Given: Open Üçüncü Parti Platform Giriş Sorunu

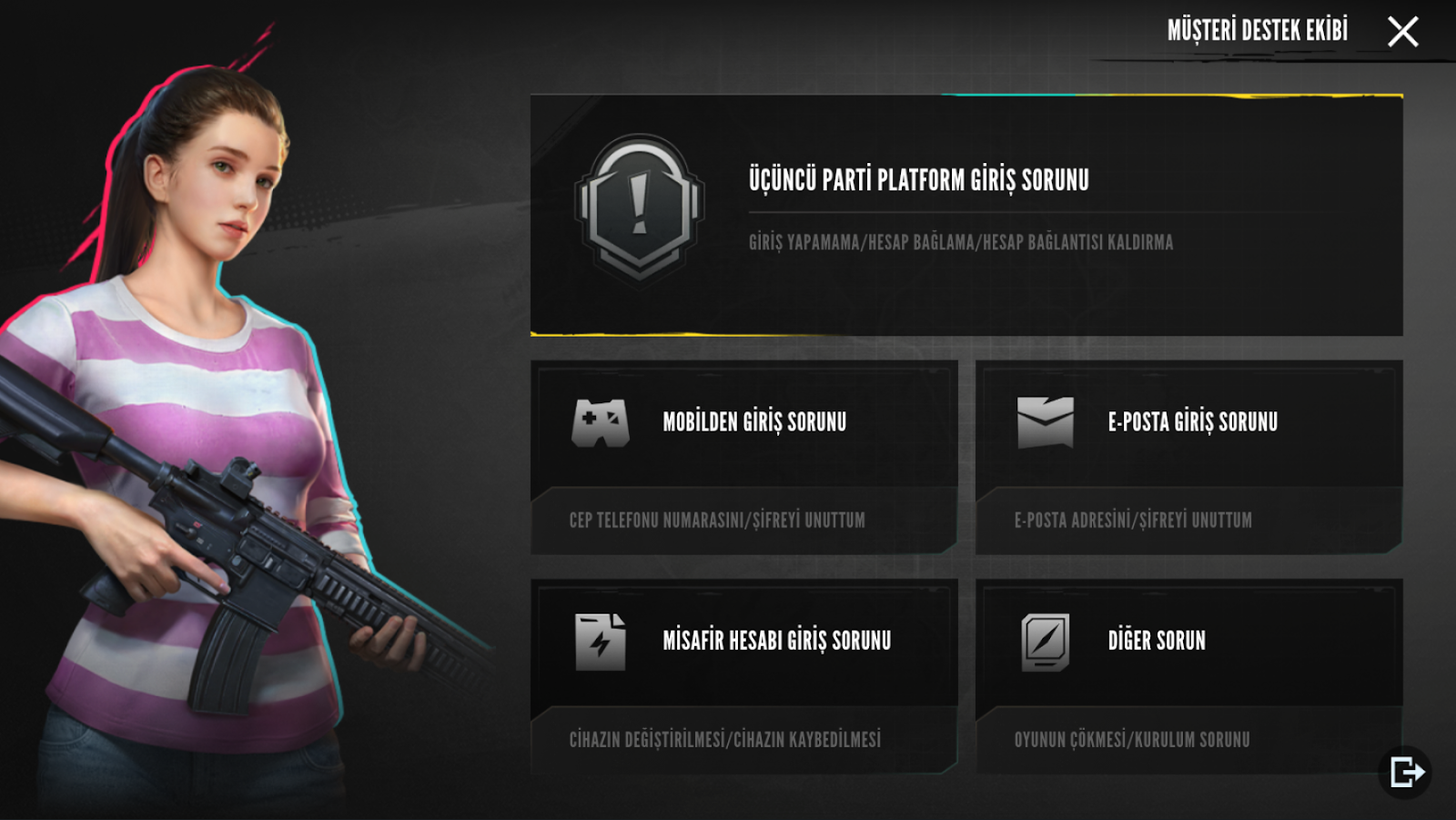Looking at the screenshot, I should point(966,215).
